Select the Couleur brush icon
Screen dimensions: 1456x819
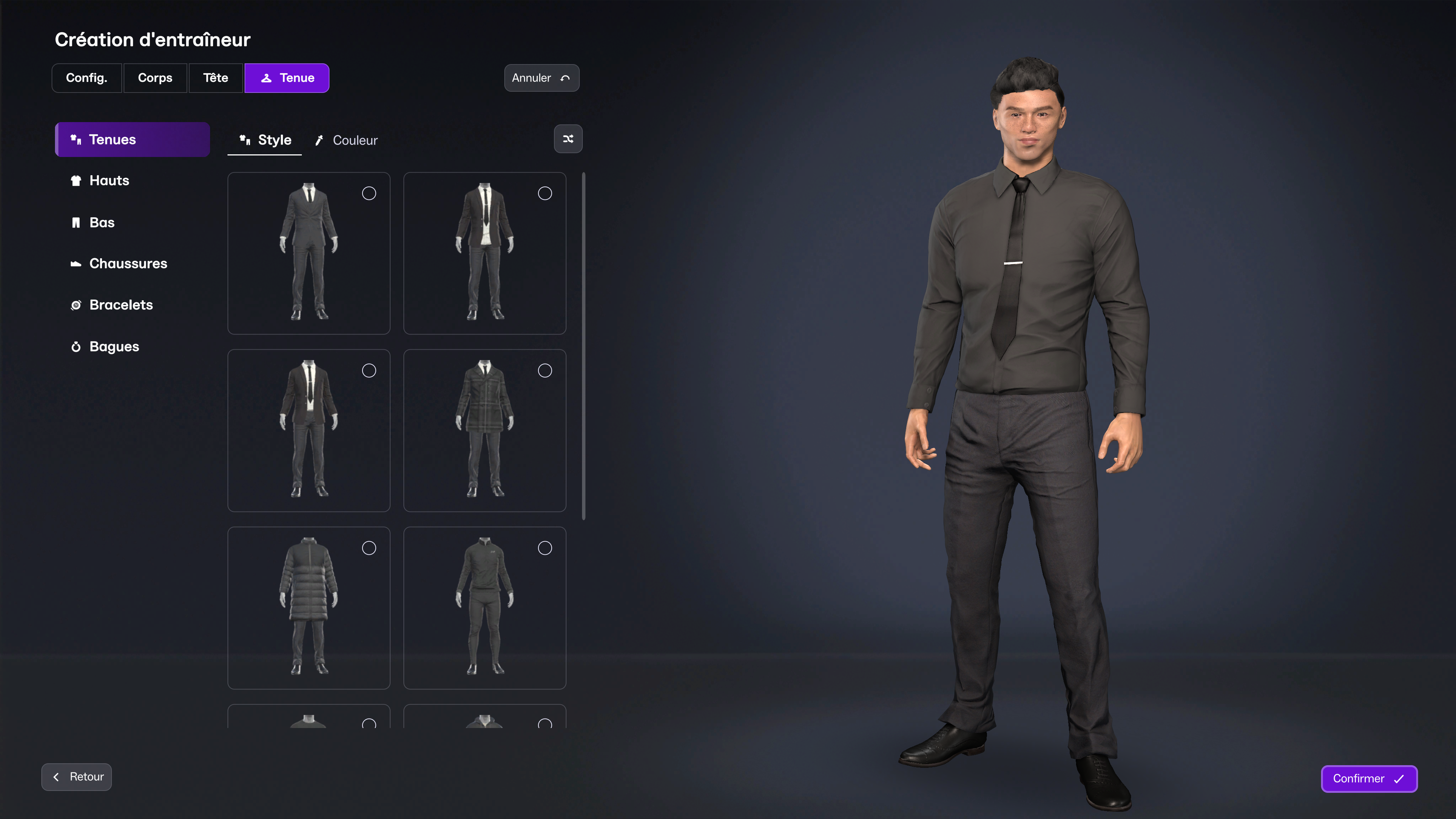(320, 140)
